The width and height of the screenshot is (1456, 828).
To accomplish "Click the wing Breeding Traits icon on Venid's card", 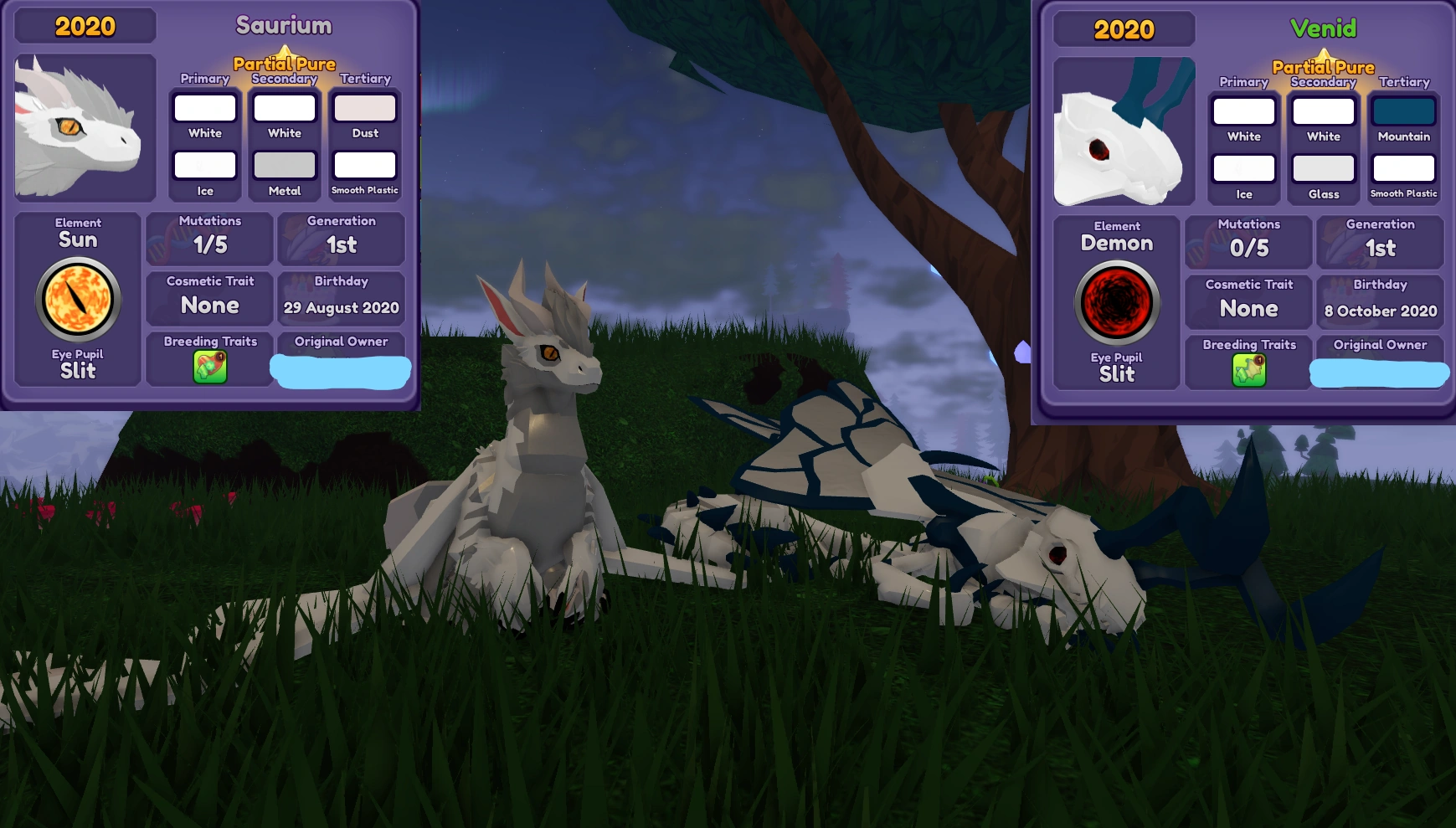I will tap(1248, 368).
